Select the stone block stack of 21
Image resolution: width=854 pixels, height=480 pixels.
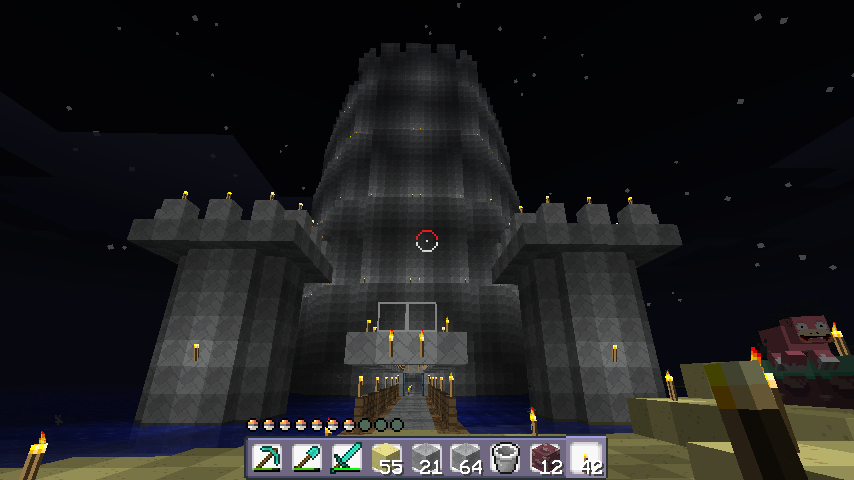point(427,458)
